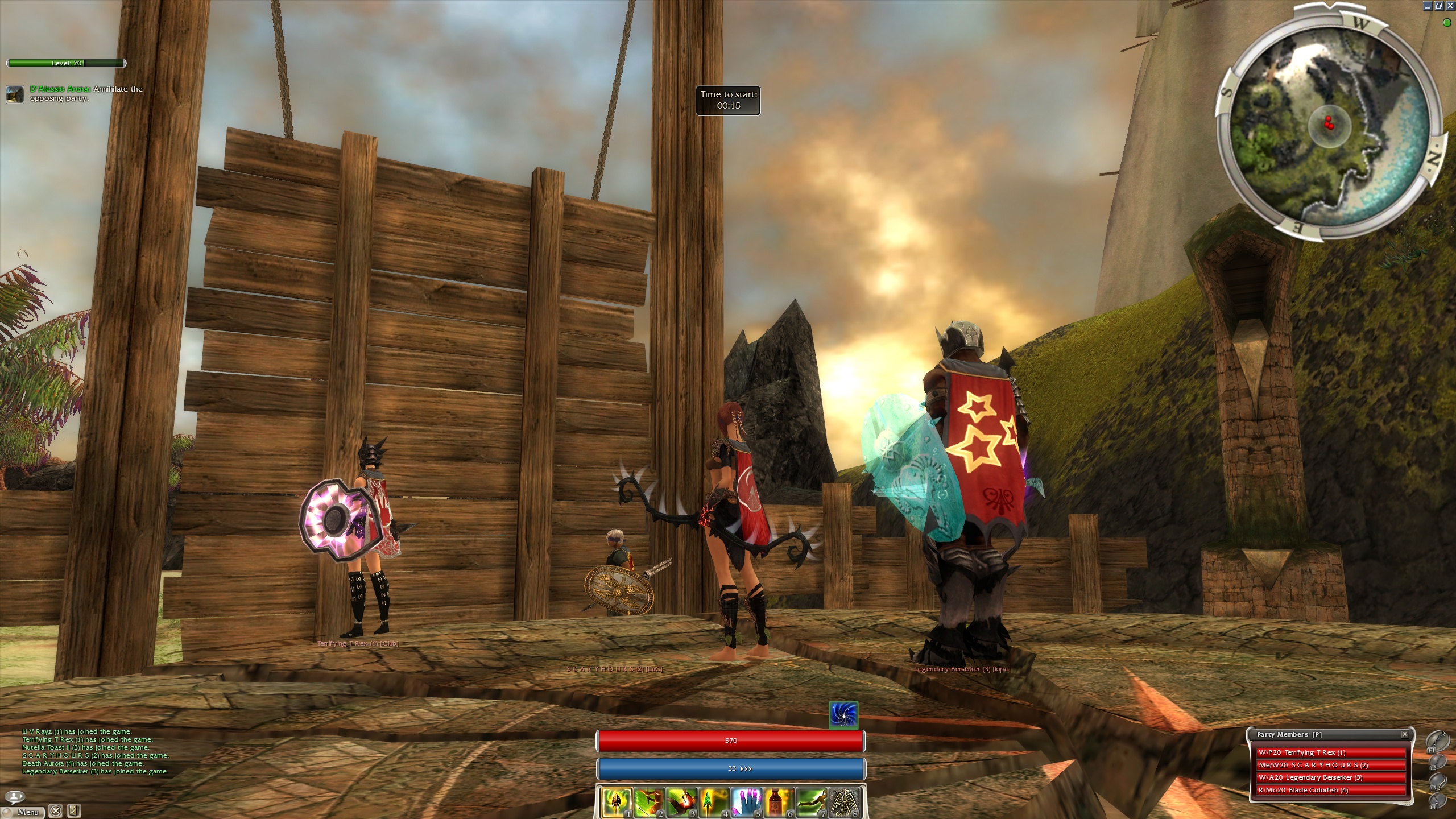Image resolution: width=1456 pixels, height=819 pixels.
Task: Select party member Terrifying T Rex
Action: coord(1330,752)
